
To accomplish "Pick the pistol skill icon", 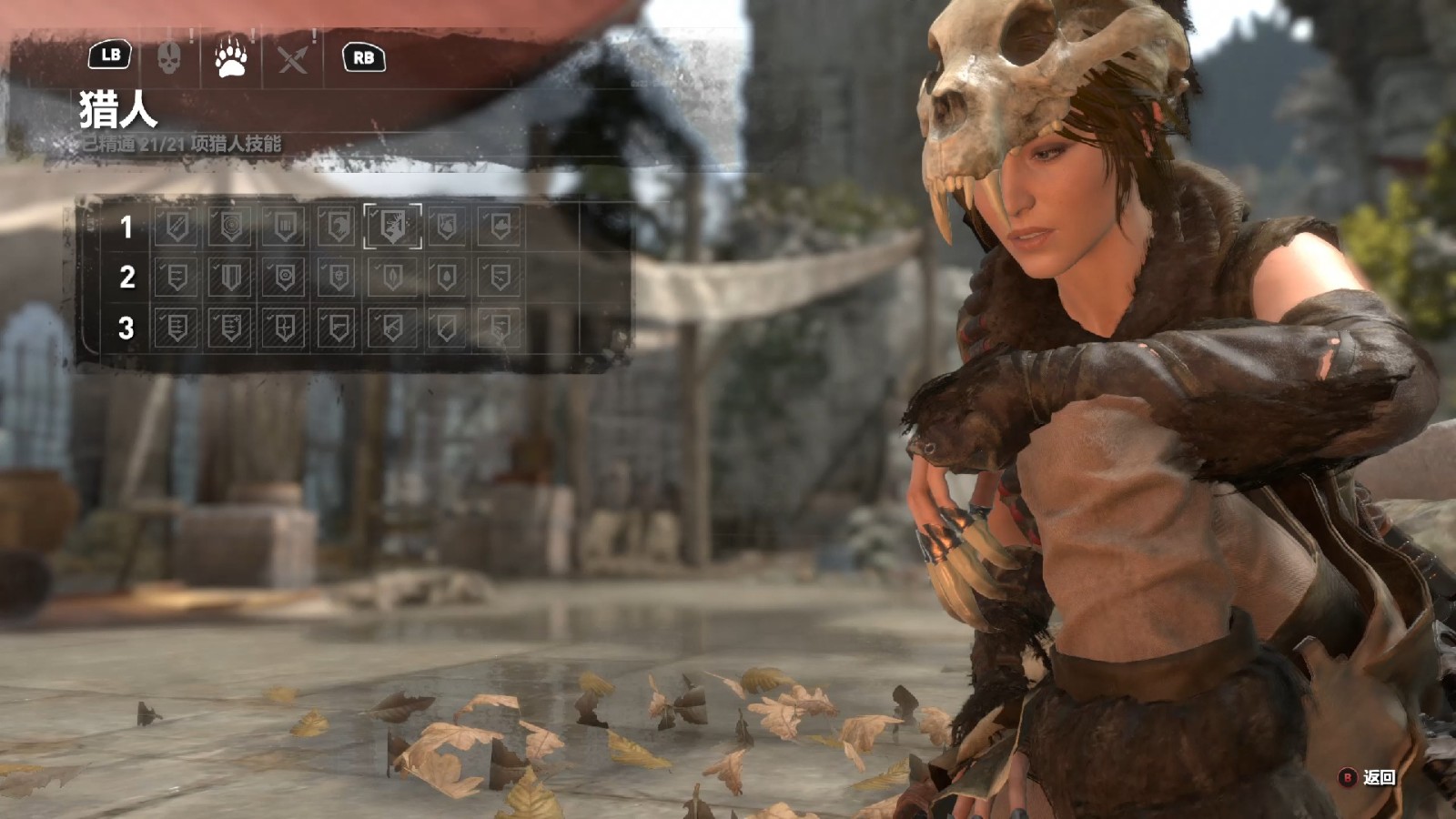I will click(x=337, y=328).
